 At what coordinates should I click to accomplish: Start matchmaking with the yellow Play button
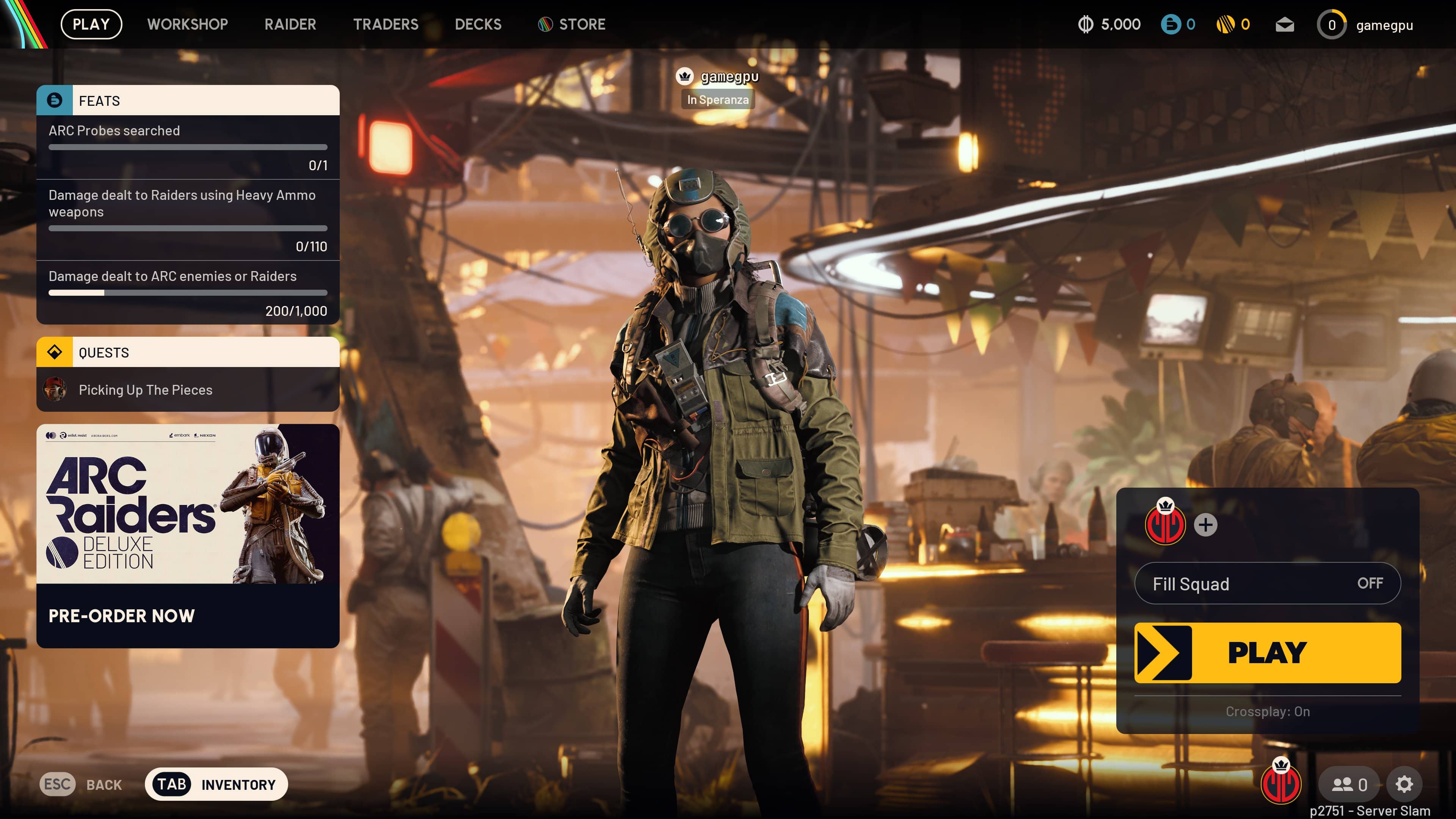(x=1267, y=653)
